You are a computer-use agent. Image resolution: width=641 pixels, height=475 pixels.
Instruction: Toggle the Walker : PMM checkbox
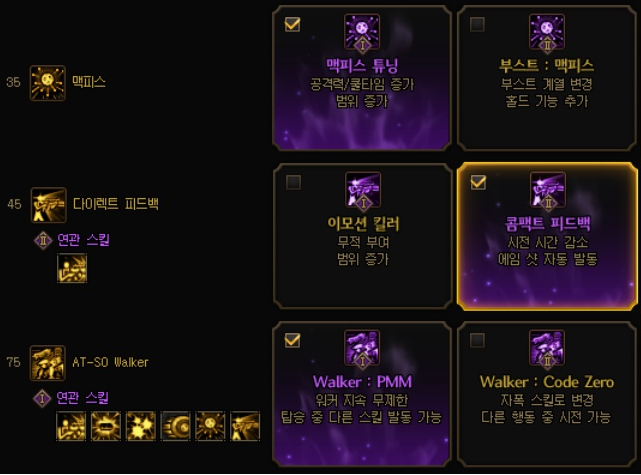292,340
